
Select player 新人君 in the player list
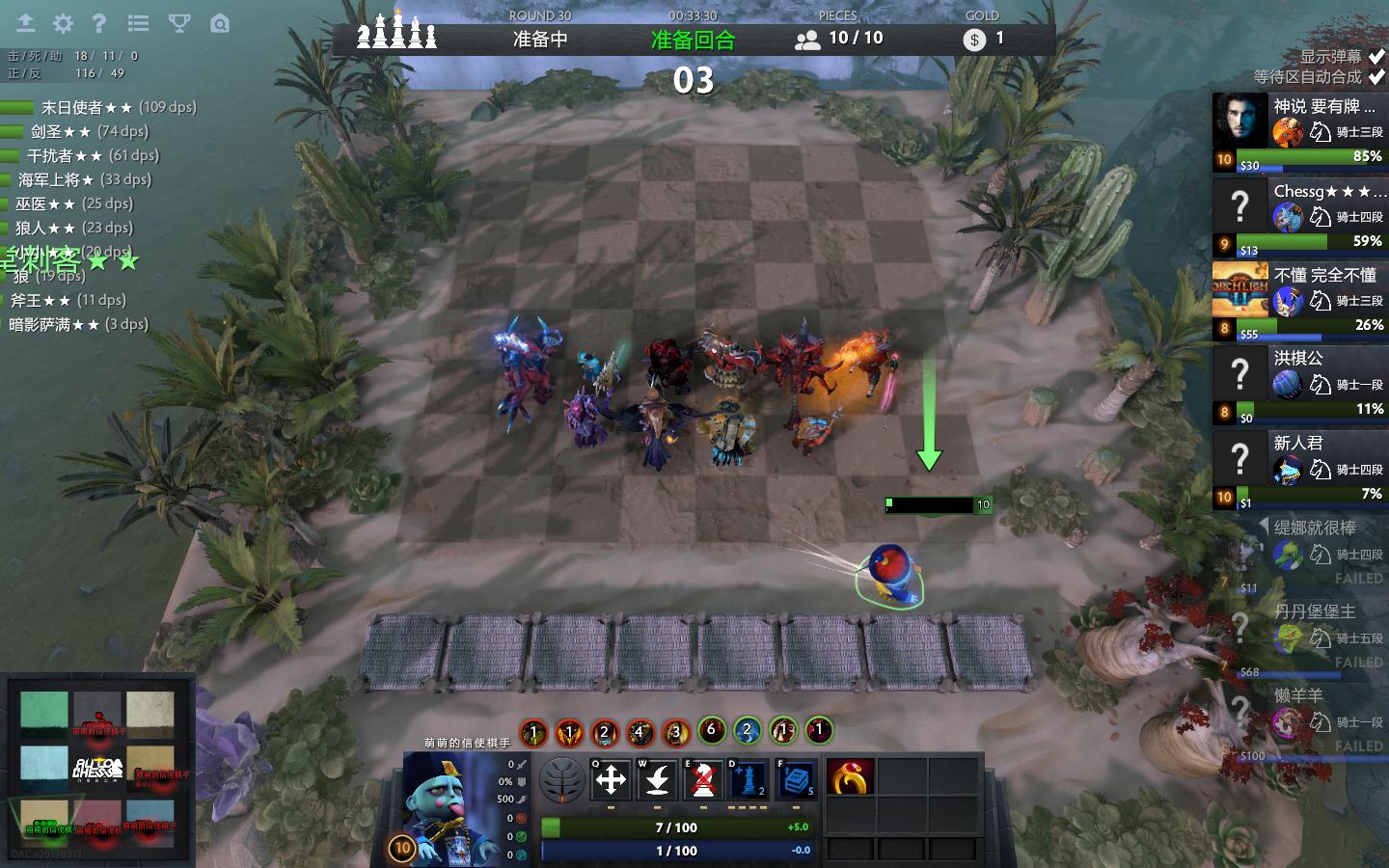1298,470
